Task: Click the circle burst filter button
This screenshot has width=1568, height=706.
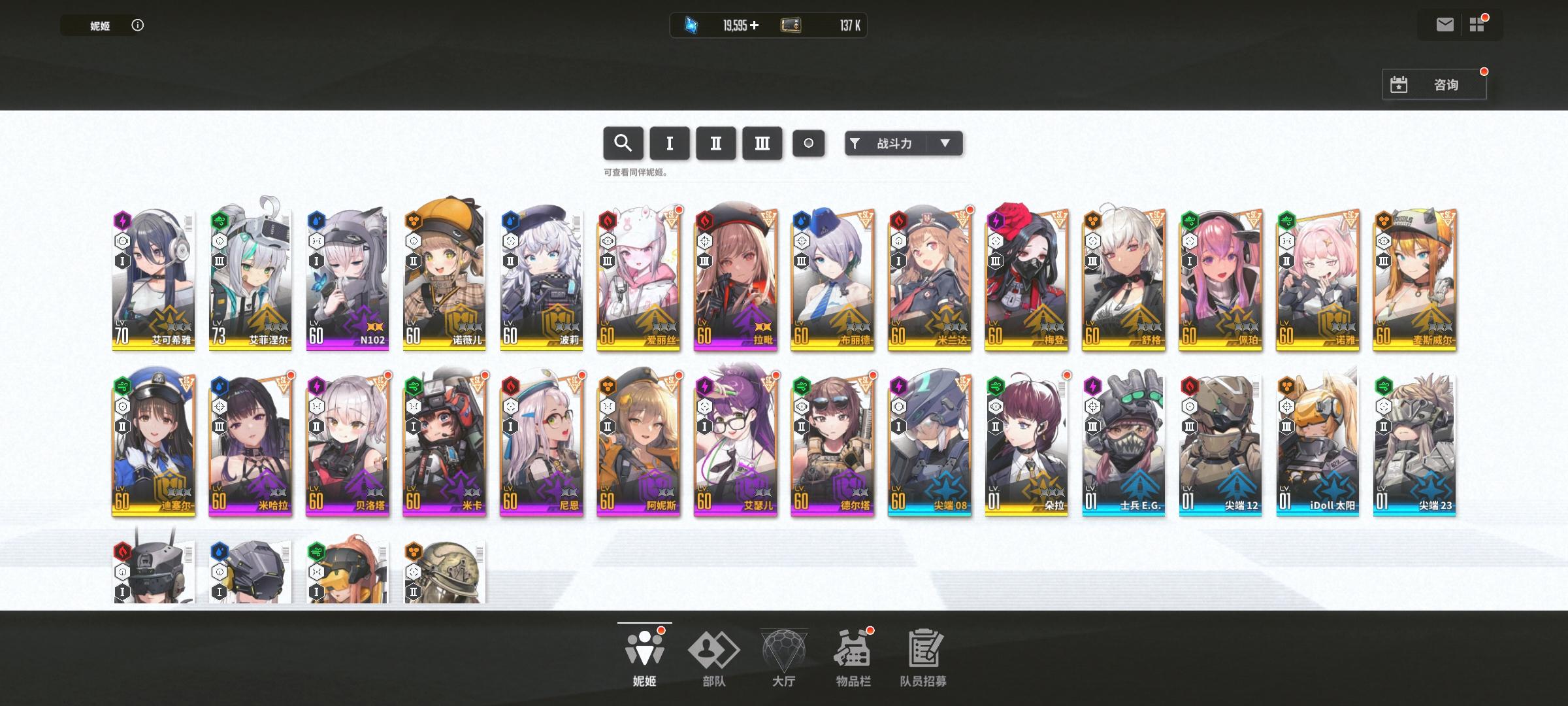Action: tap(809, 143)
